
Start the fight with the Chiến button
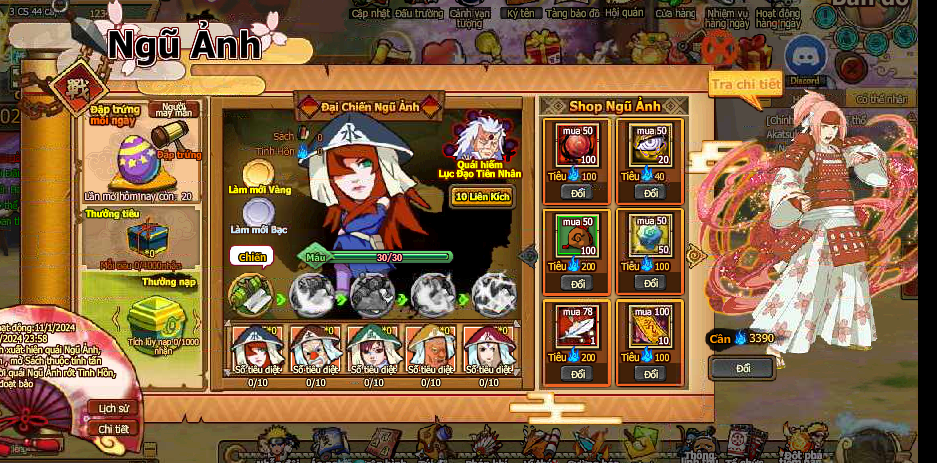(252, 257)
